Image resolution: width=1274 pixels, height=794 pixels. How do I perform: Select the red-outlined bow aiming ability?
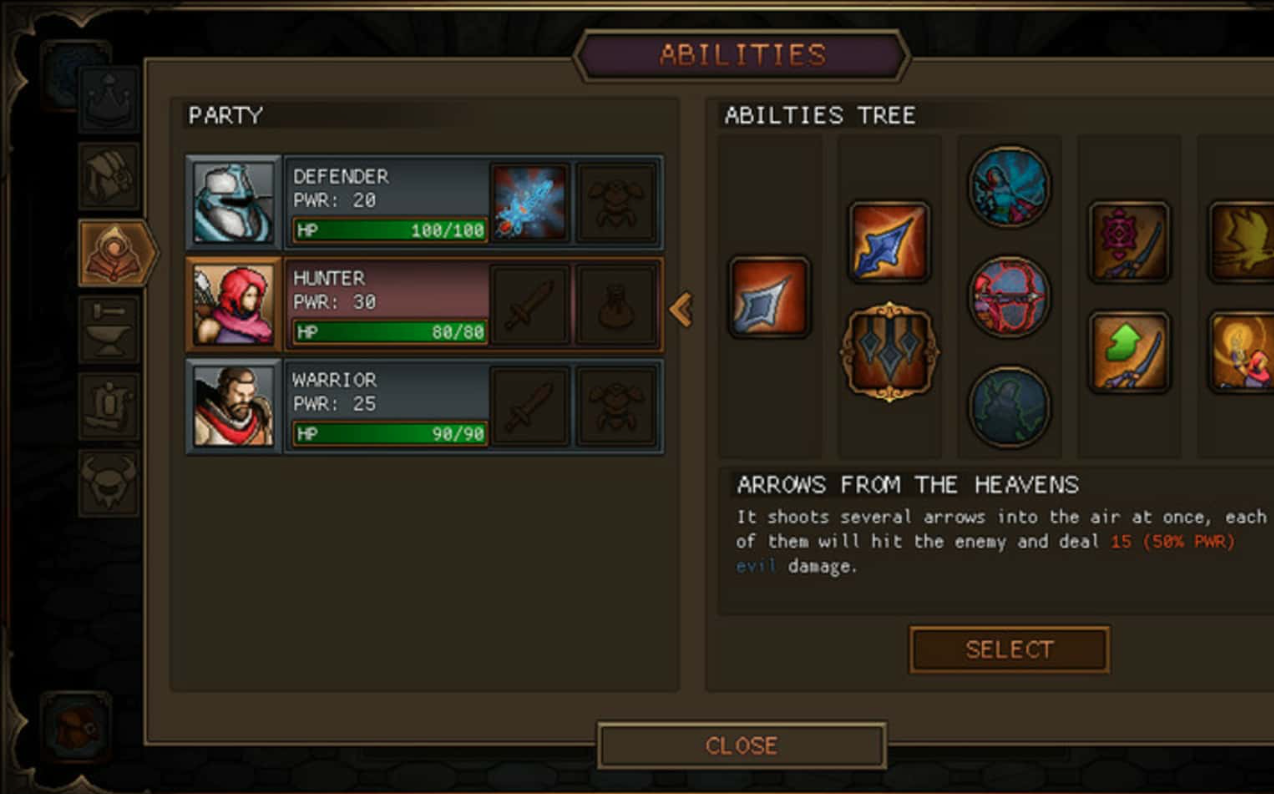(1009, 297)
